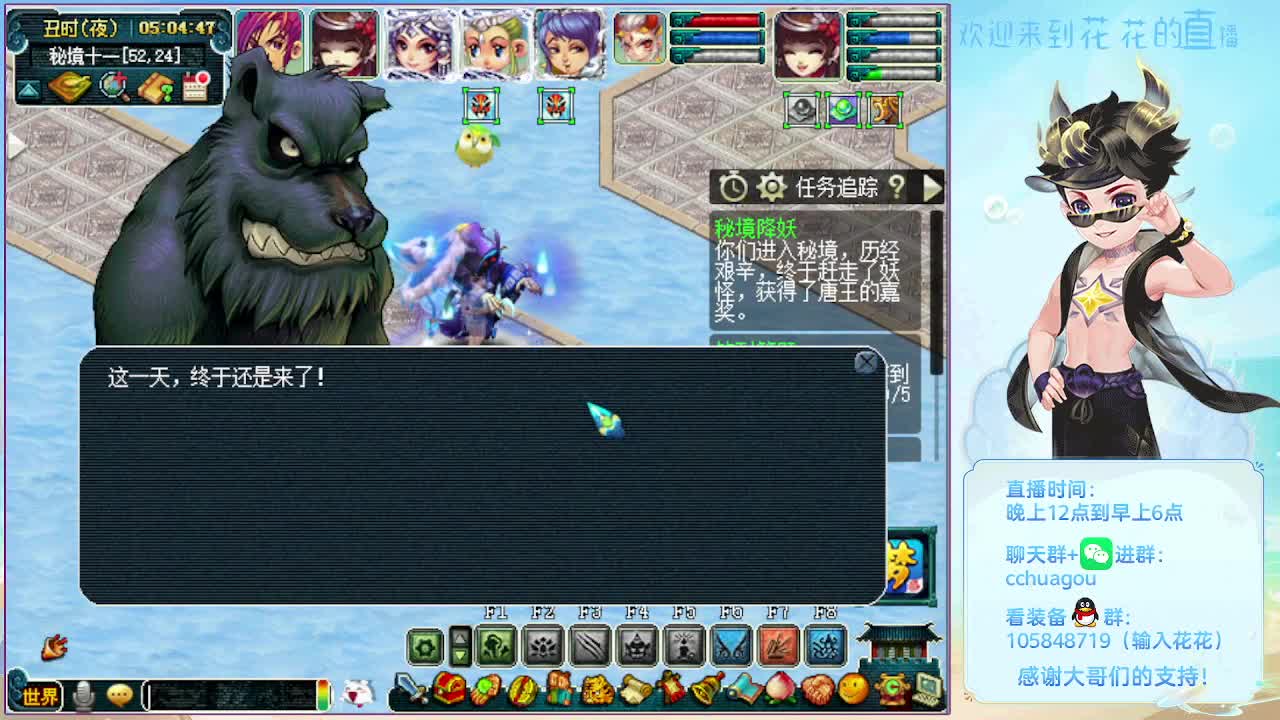Open the treasure chest inventory icon
Image resolution: width=1280 pixels, height=720 pixels.
pos(448,688)
